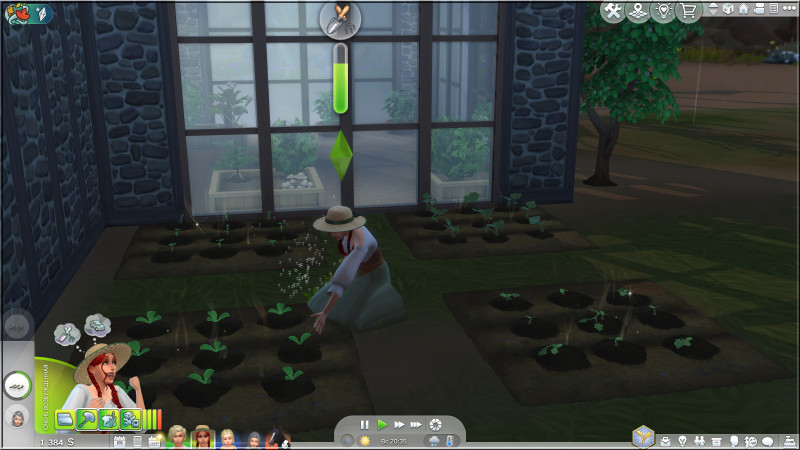Set game to normal play speed
Image resolution: width=800 pixels, height=450 pixels.
(381, 425)
